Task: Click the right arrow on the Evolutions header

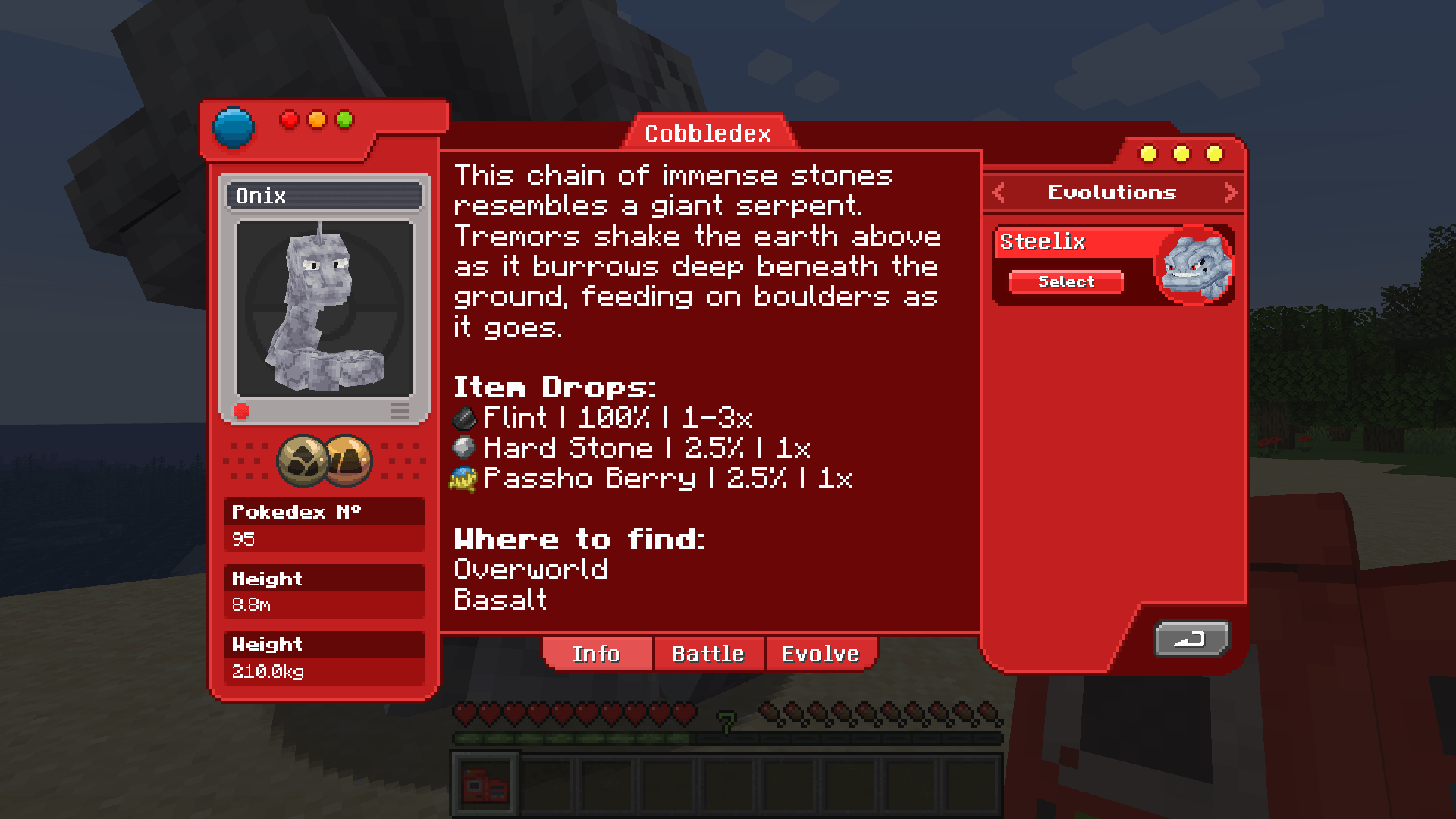Action: (x=1230, y=193)
